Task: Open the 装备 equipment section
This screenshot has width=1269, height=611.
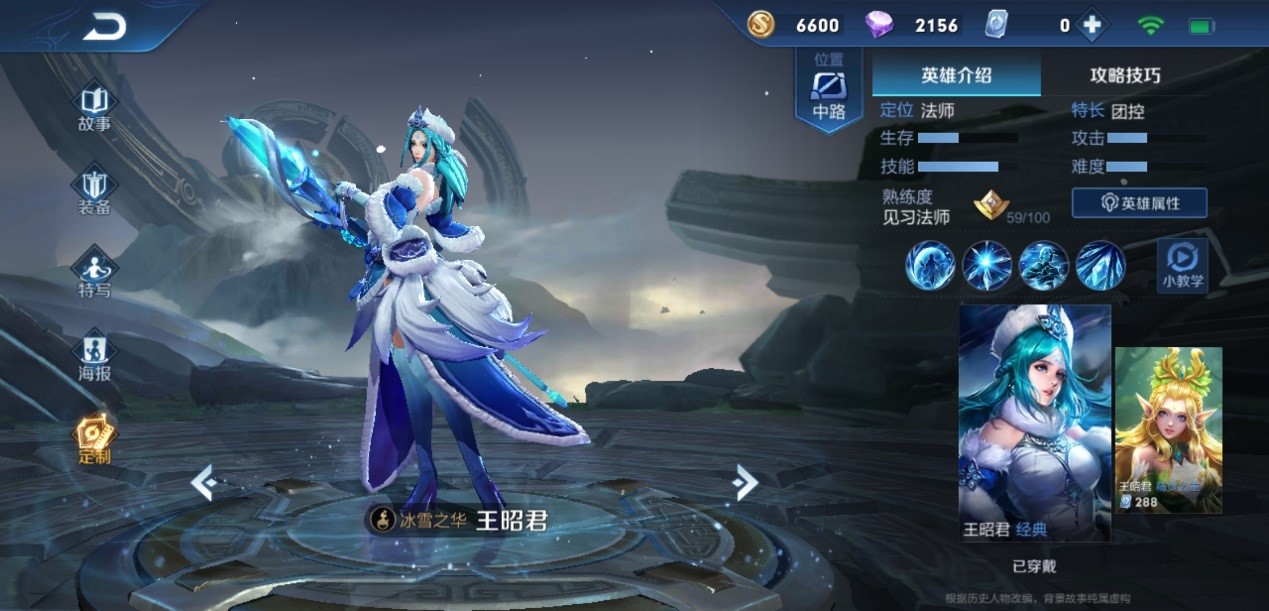Action: click(x=95, y=192)
